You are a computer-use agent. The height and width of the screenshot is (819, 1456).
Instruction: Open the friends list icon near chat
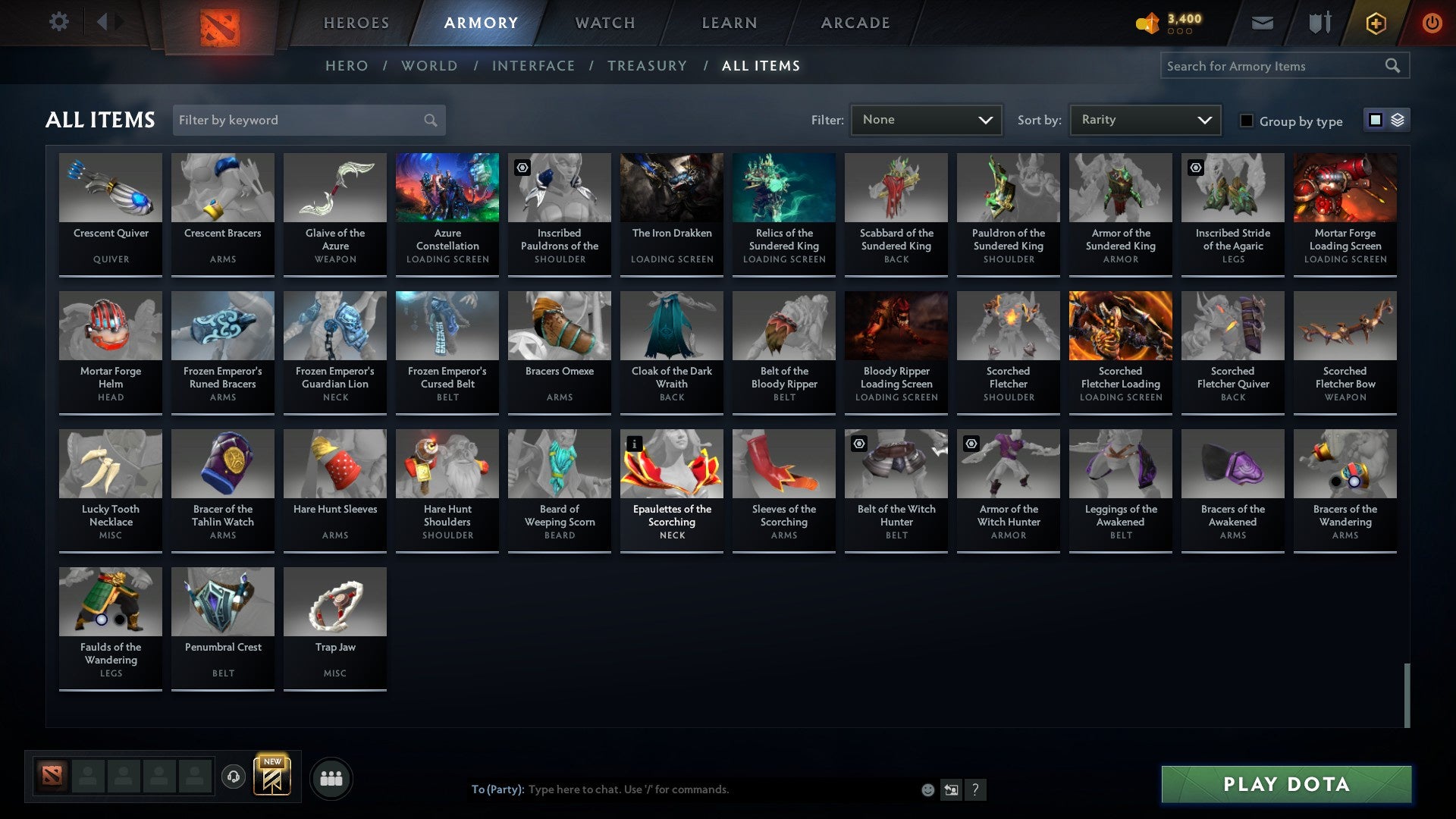(331, 777)
